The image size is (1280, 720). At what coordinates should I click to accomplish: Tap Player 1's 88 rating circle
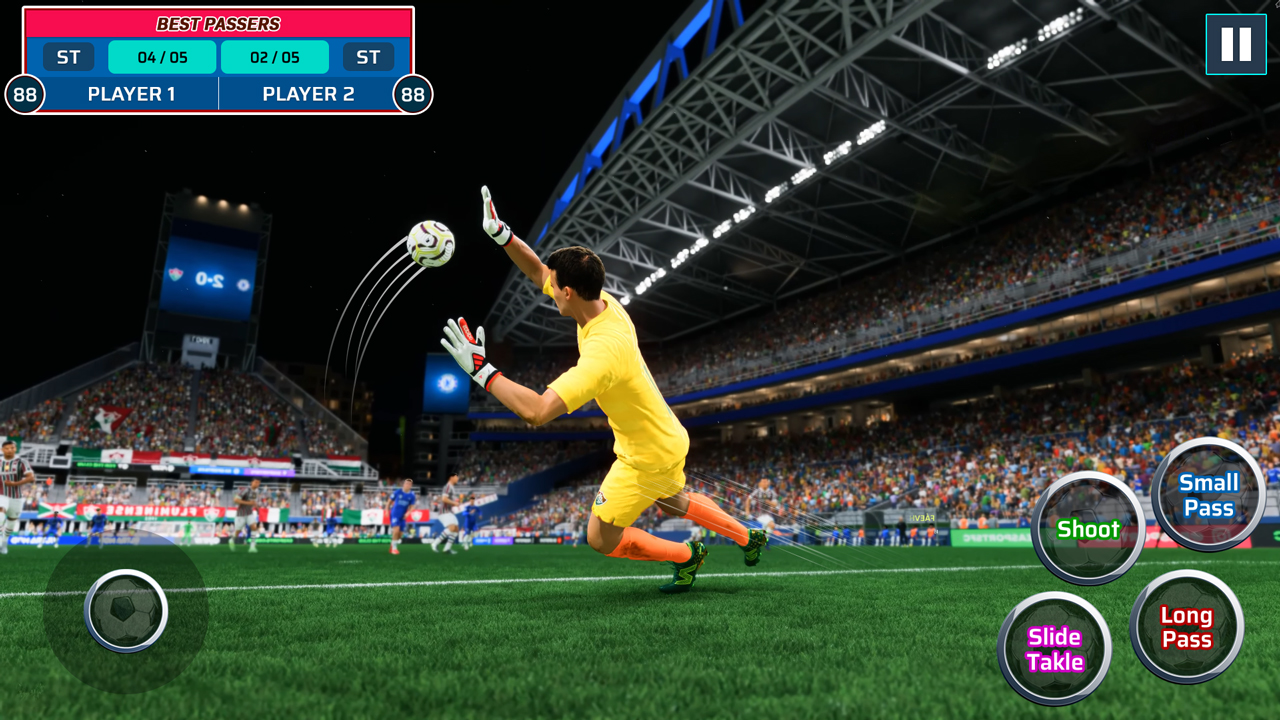pyautogui.click(x=26, y=94)
